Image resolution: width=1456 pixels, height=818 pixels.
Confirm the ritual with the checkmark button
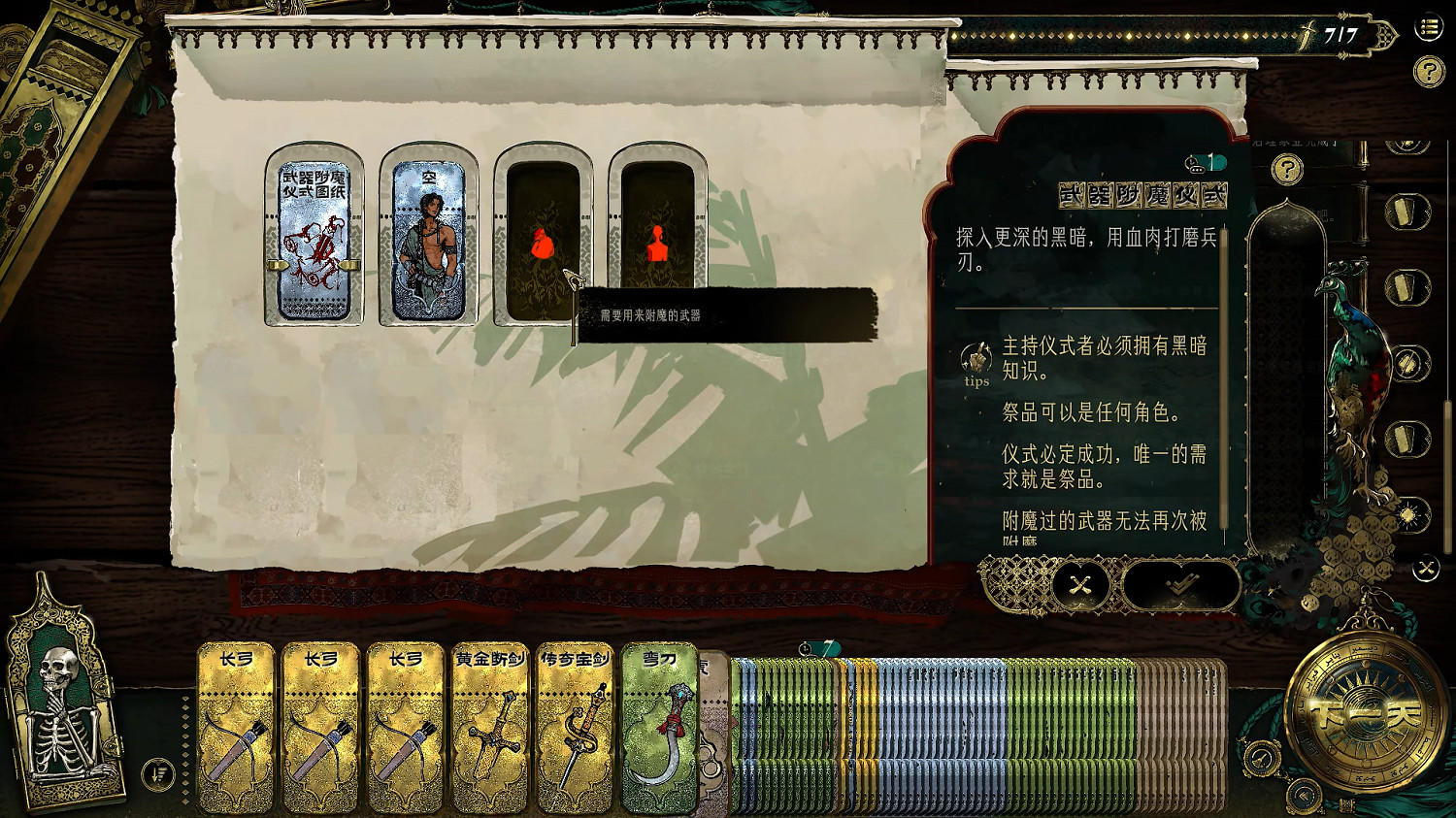point(1180,584)
